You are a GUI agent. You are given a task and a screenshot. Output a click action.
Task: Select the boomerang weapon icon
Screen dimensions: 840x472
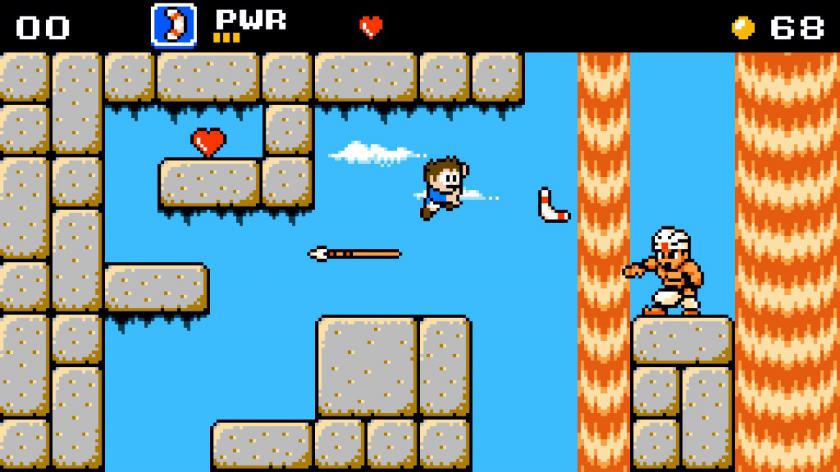coord(173,25)
